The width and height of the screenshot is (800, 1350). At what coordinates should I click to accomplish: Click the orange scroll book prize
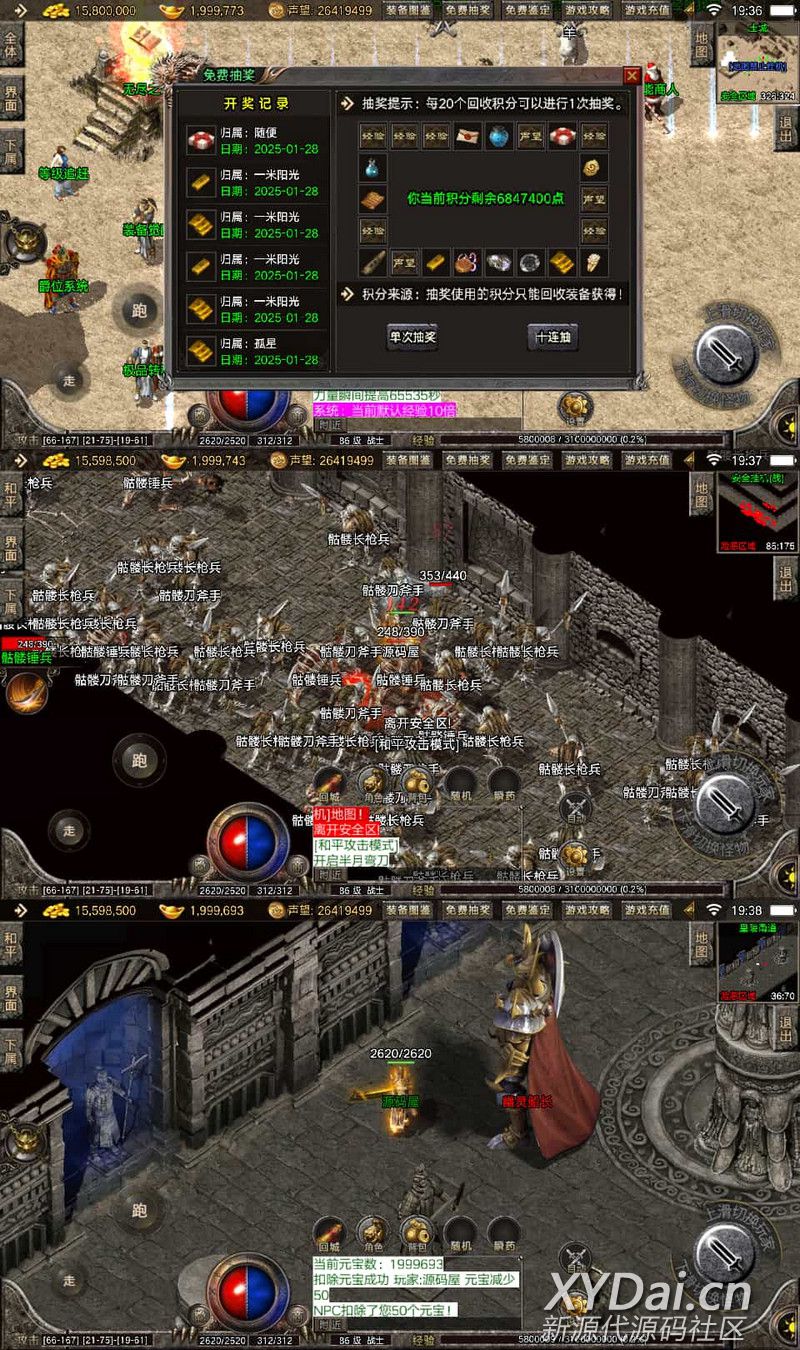tap(373, 199)
